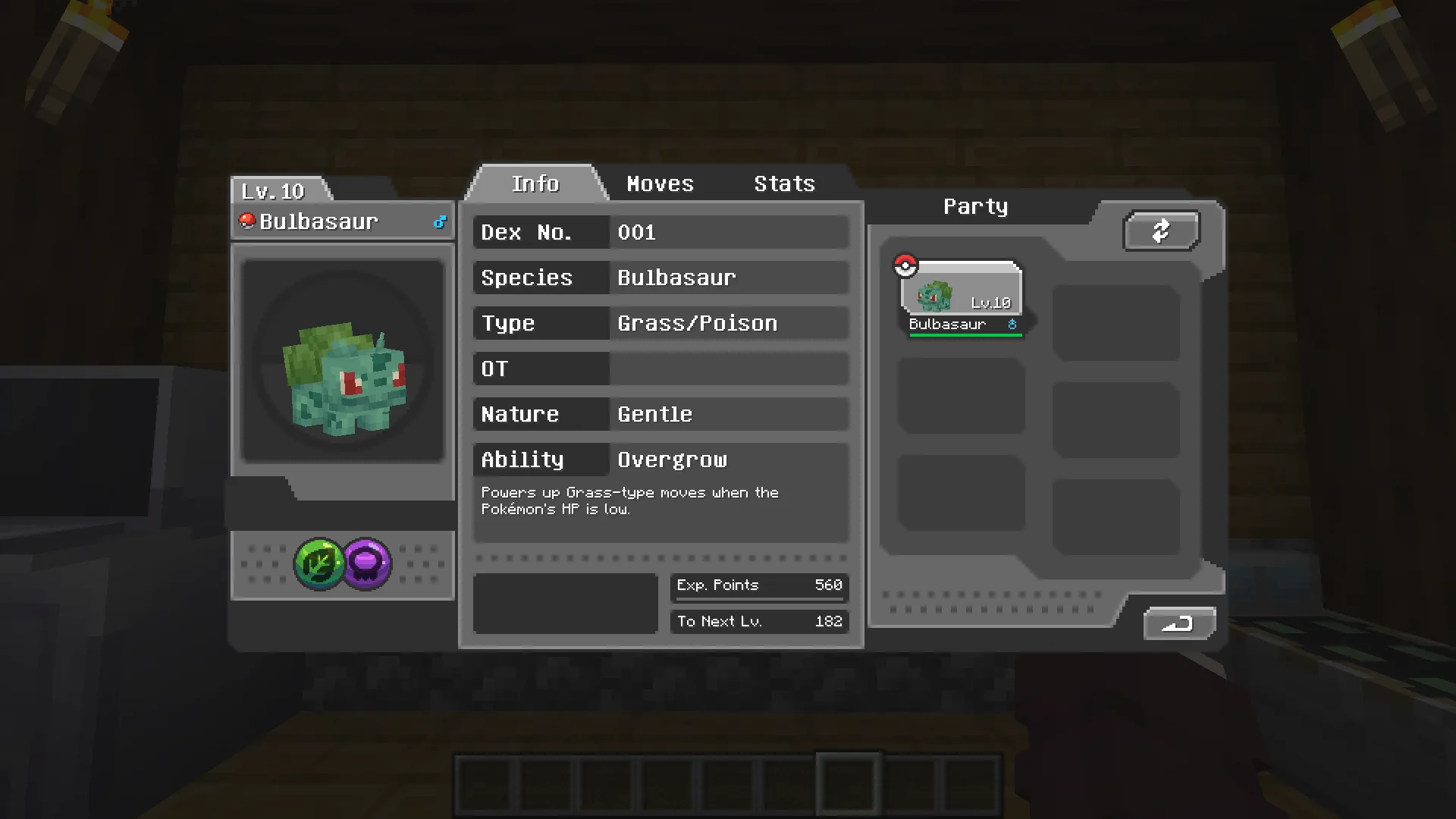
Task: Select the Info tab
Action: click(535, 184)
